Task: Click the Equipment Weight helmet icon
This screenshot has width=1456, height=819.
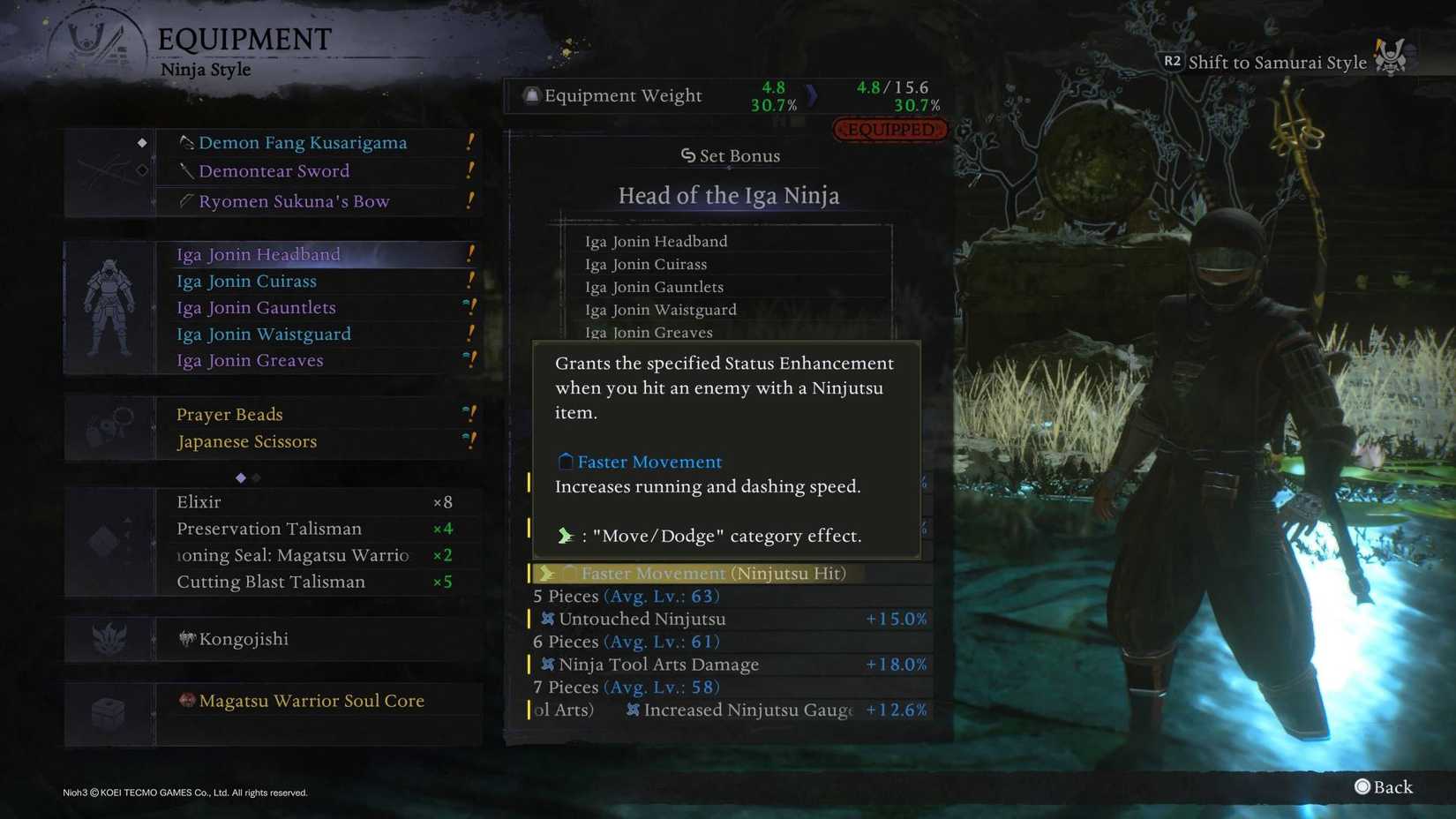Action: click(529, 95)
